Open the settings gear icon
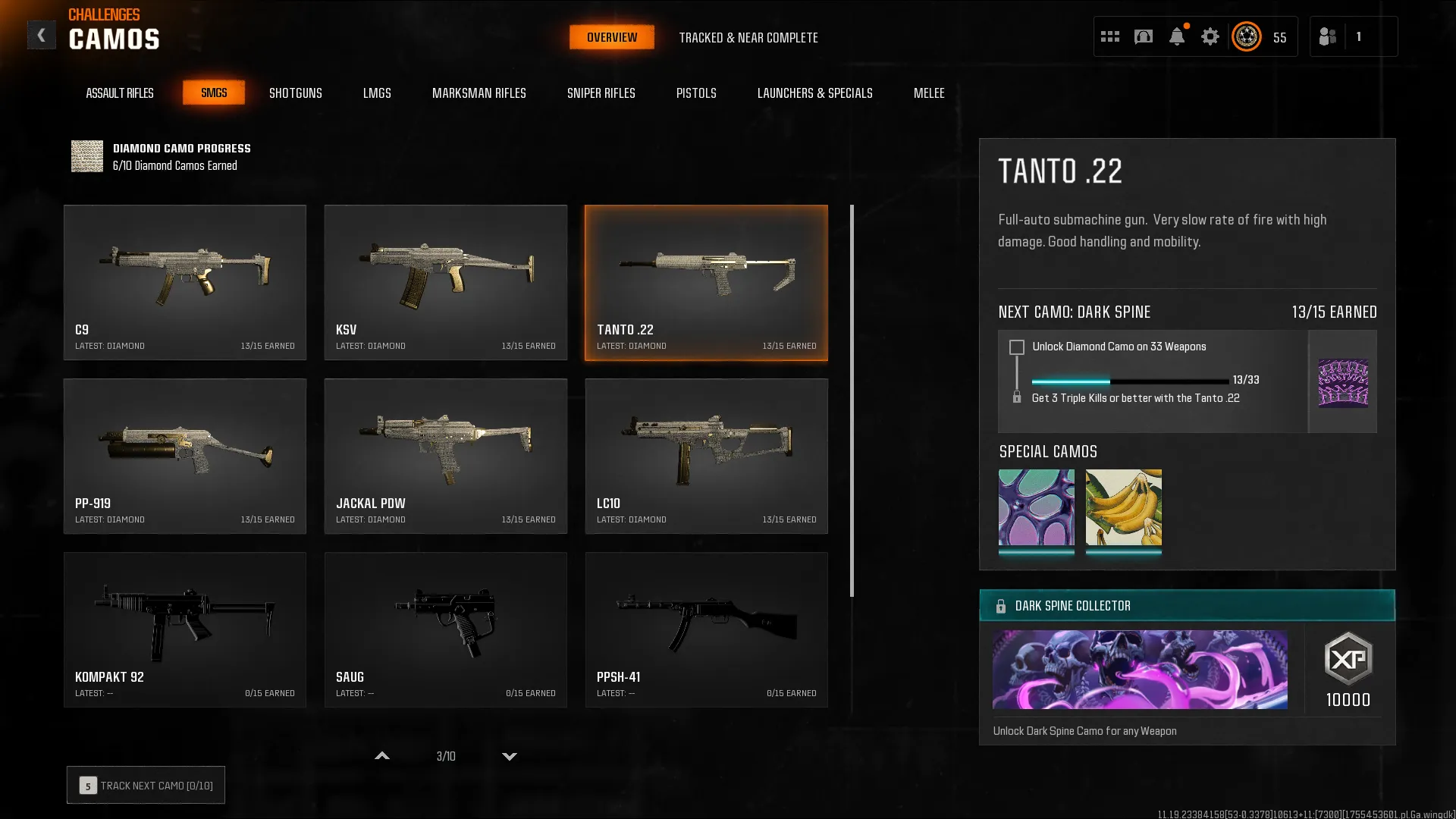Image resolution: width=1456 pixels, height=819 pixels. [1210, 36]
